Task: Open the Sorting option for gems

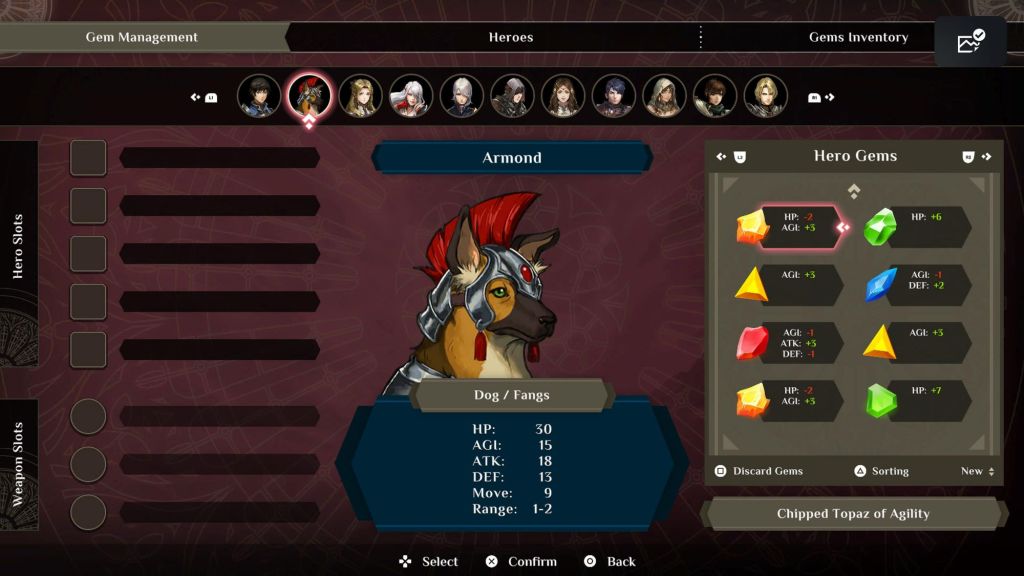Action: click(x=881, y=471)
